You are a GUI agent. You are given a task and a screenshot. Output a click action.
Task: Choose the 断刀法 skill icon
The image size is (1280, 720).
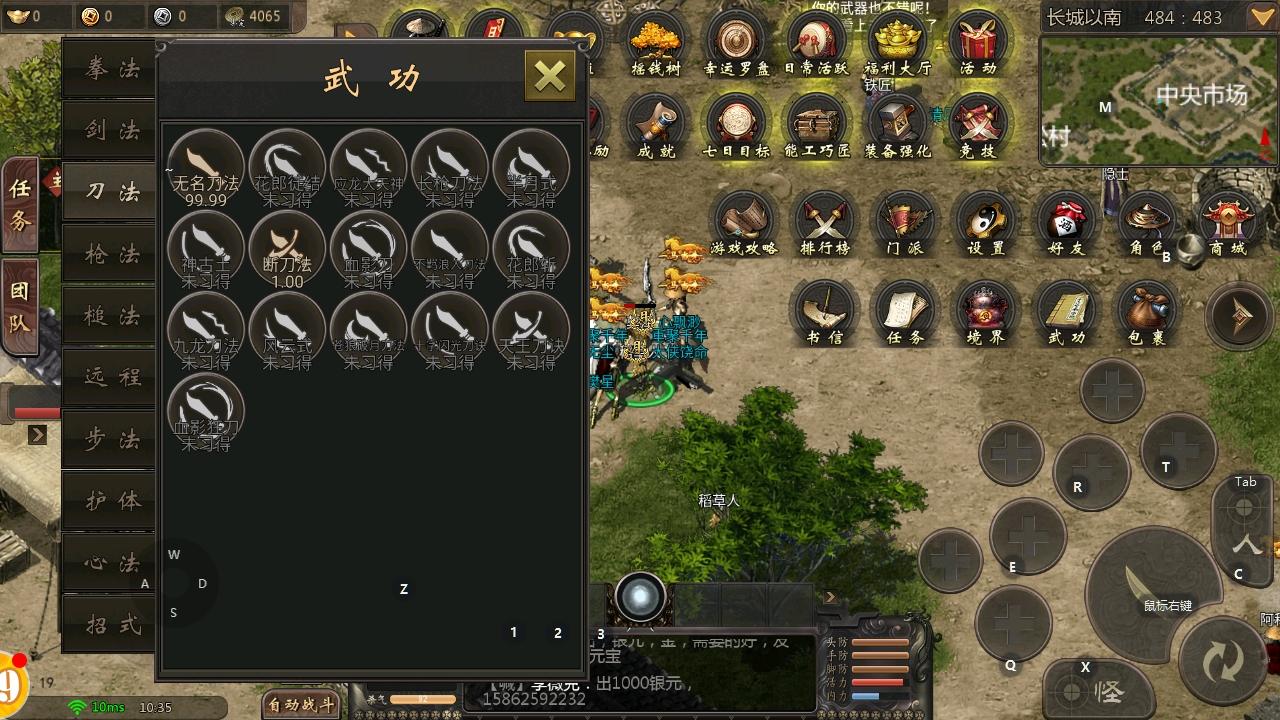tap(287, 248)
